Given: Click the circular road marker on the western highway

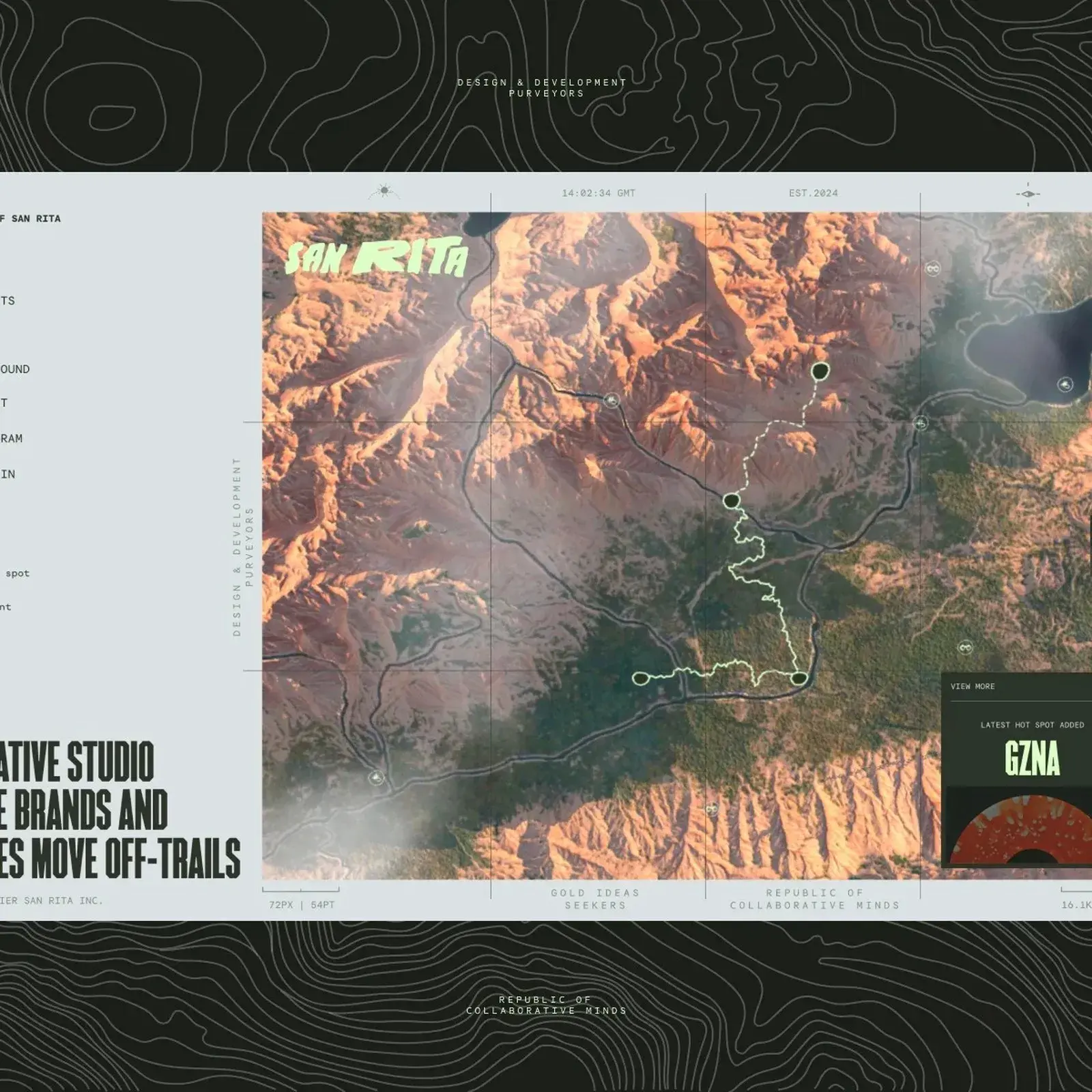Looking at the screenshot, I should tap(610, 401).
